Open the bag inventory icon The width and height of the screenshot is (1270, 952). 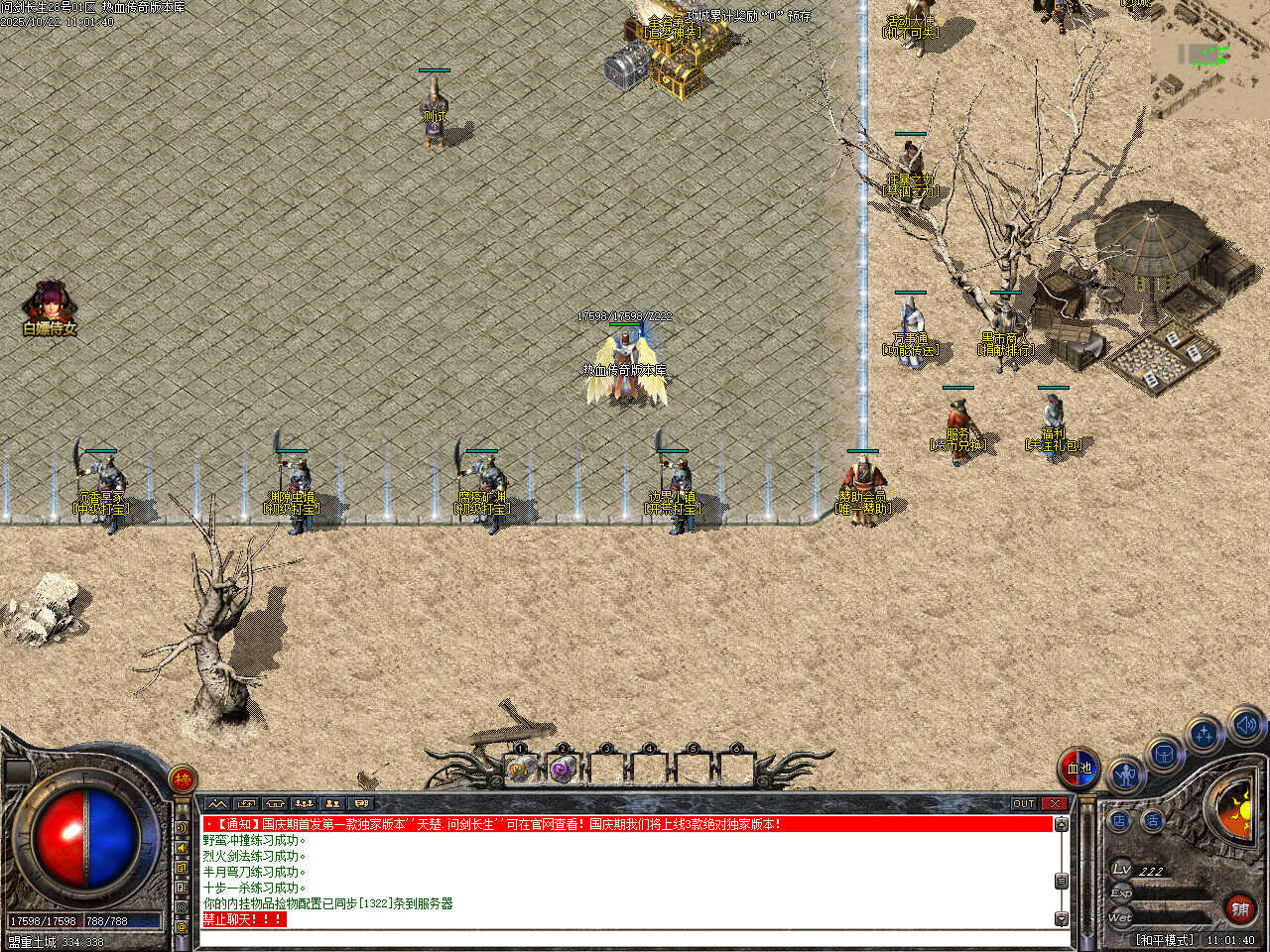pos(1164,755)
